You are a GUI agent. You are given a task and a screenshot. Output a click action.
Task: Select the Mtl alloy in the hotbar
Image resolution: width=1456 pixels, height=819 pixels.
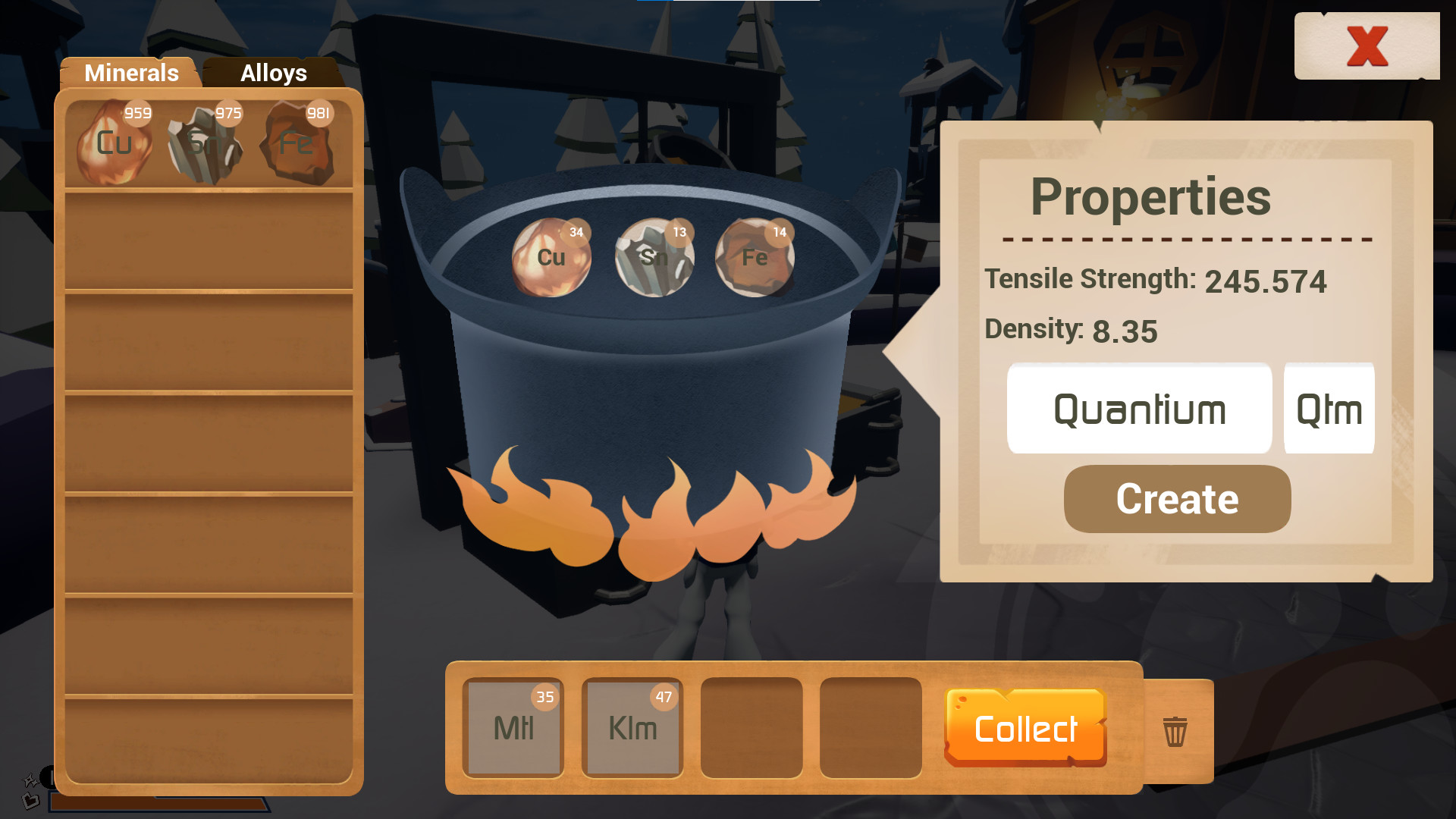(x=512, y=728)
